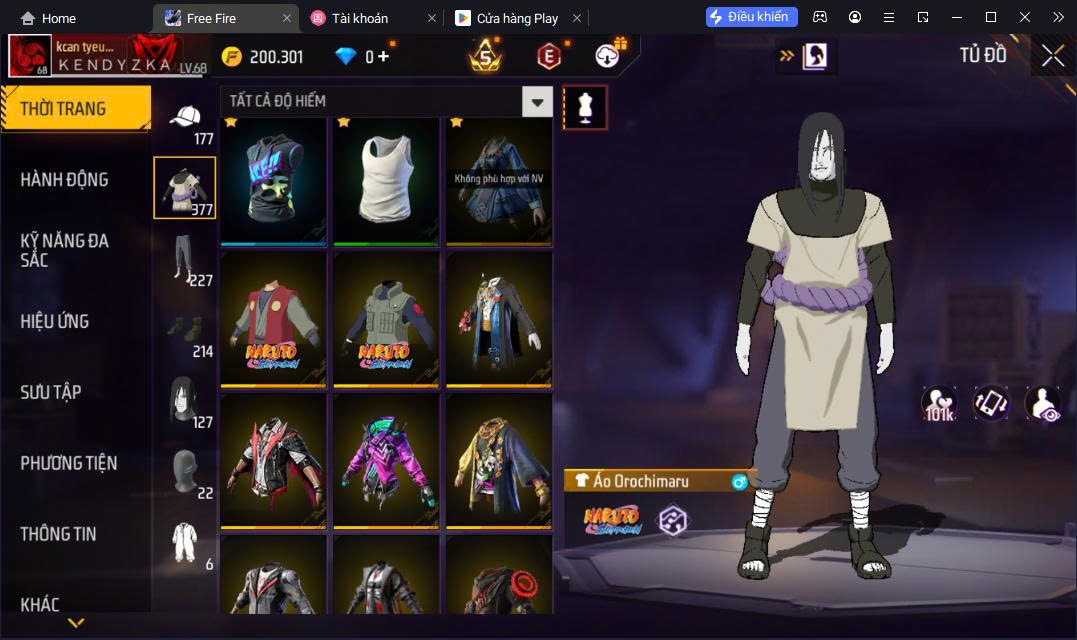Go to the Sưu Tập section

[x=51, y=392]
